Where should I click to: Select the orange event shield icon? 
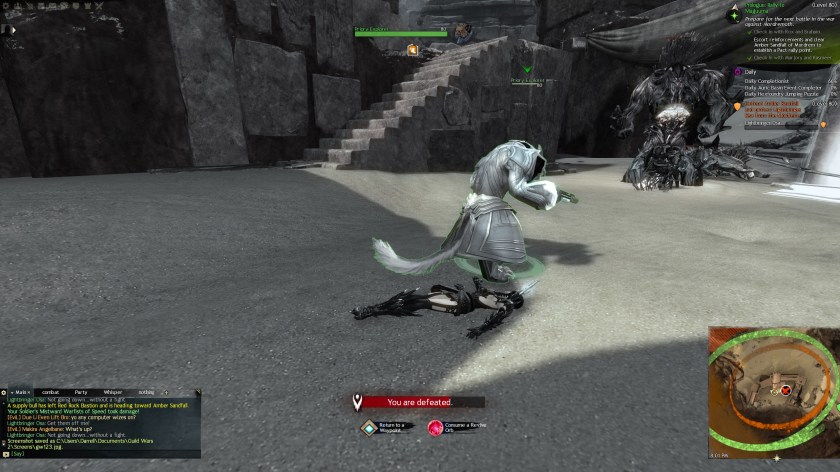[738, 105]
